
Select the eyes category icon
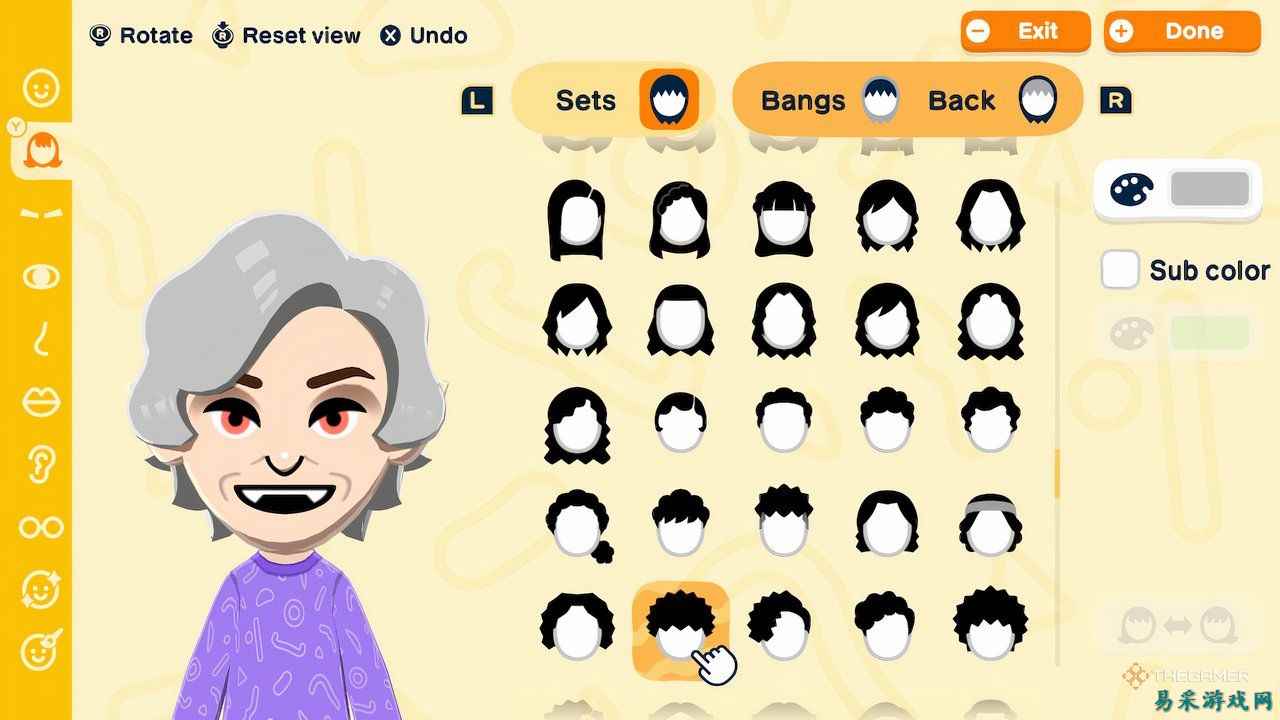click(40, 278)
